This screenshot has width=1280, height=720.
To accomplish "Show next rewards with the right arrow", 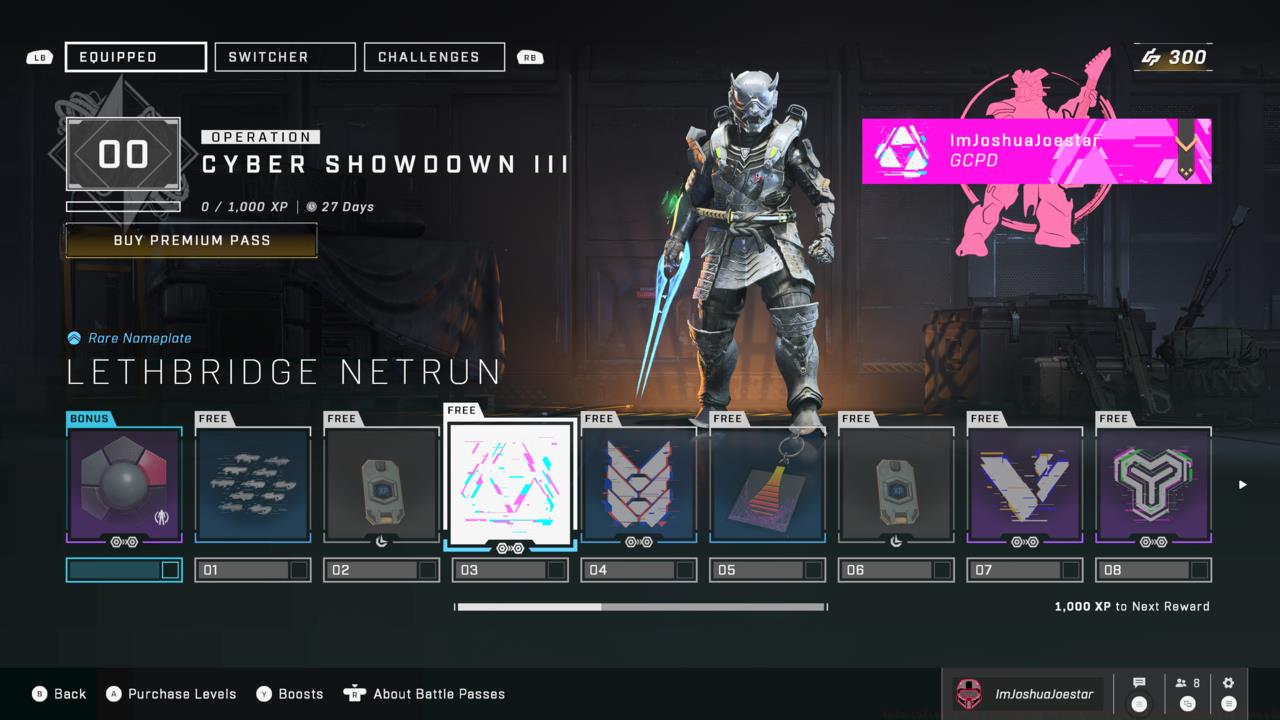I will [x=1243, y=485].
